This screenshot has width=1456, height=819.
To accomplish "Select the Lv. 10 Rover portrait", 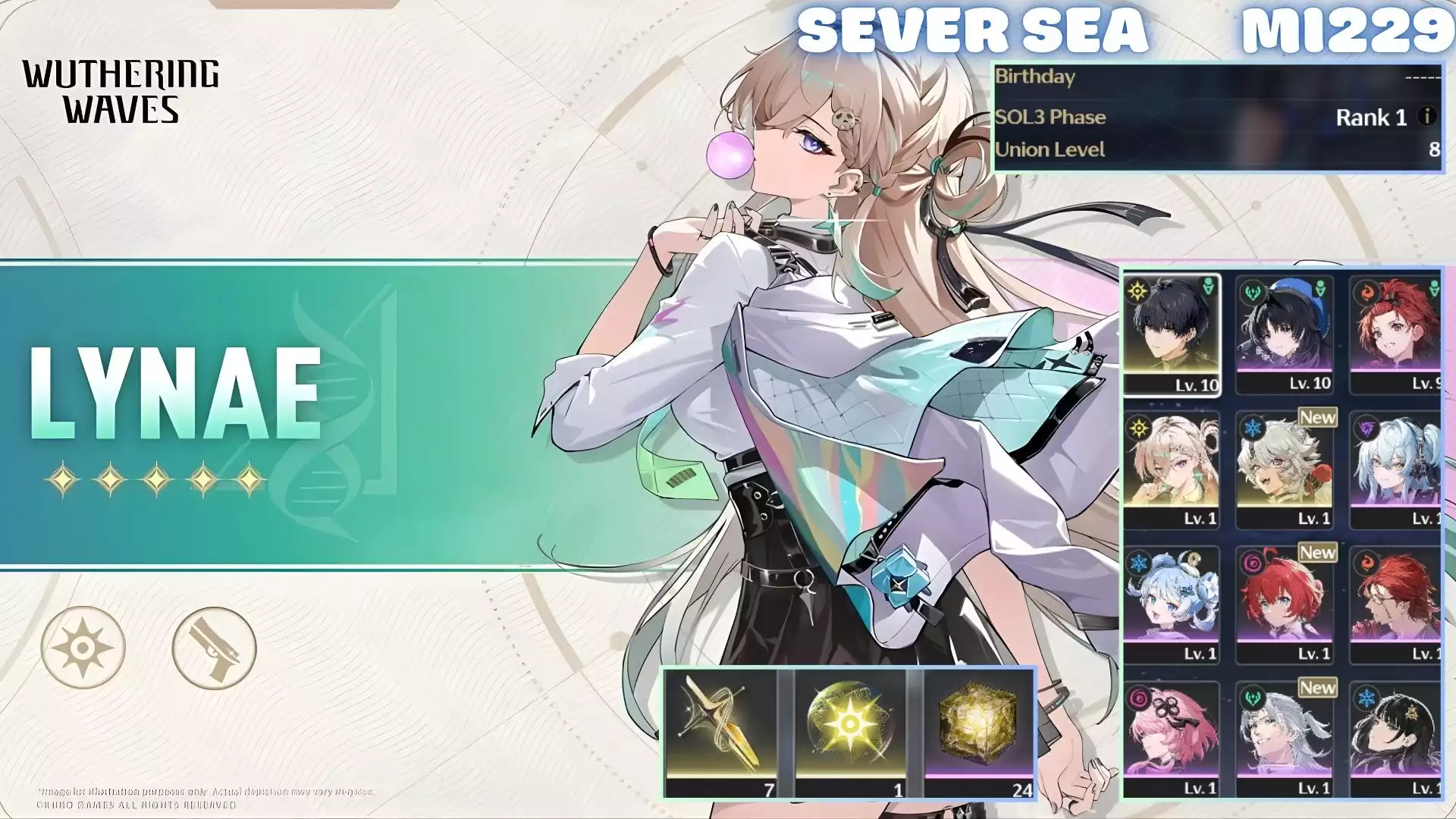I will pos(1172,334).
